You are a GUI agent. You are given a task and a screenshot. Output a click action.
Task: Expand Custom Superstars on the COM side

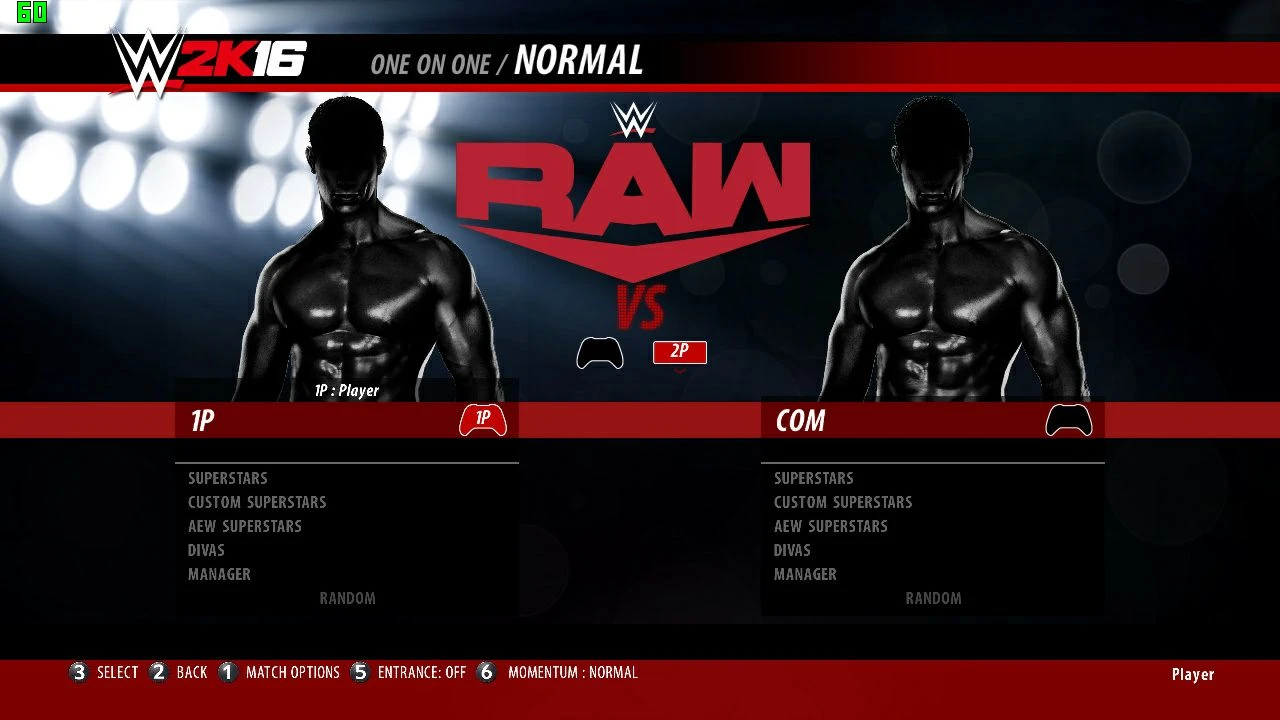(x=842, y=502)
